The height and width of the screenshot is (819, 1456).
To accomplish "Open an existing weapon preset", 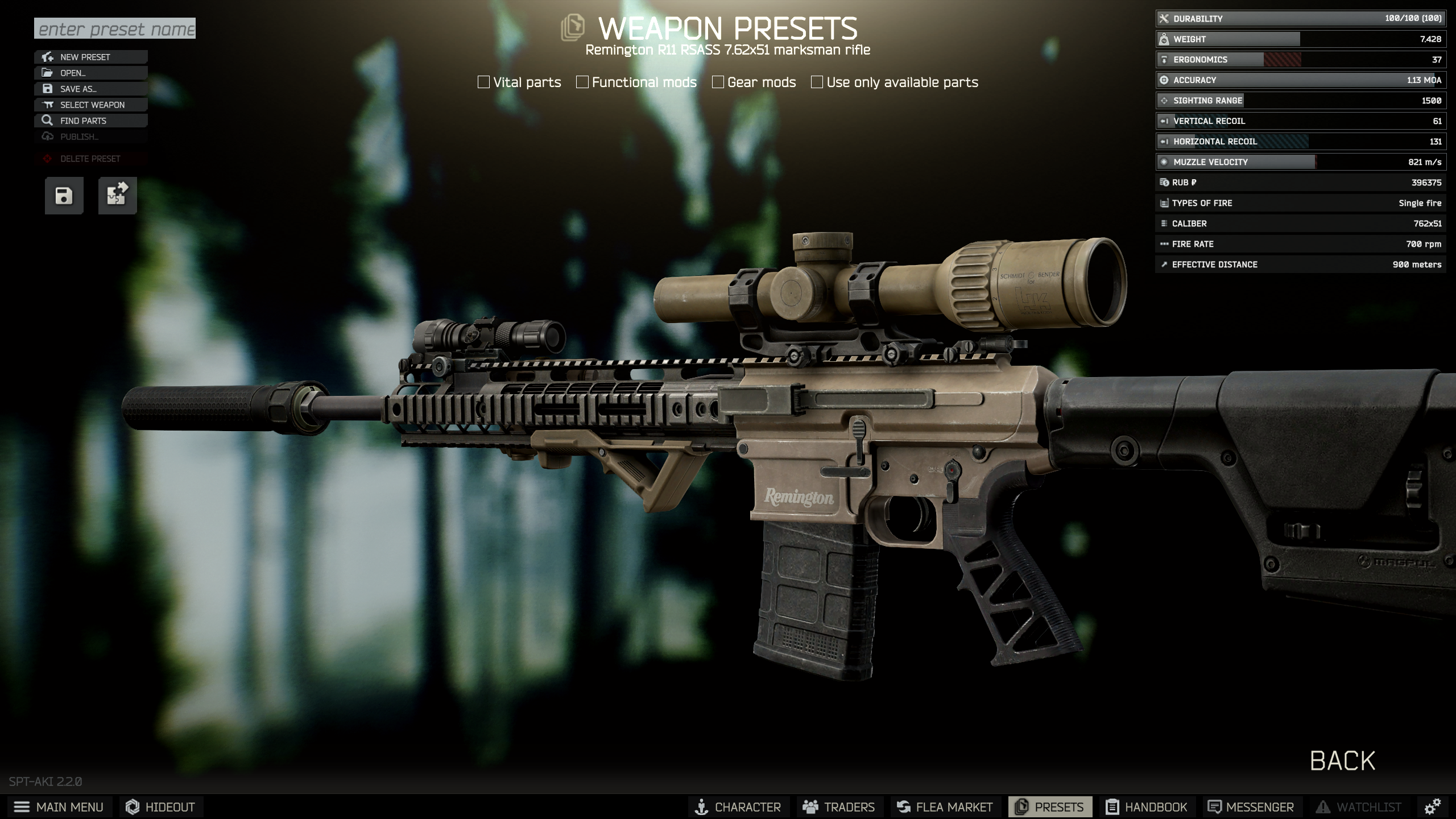I will pyautogui.click(x=91, y=73).
